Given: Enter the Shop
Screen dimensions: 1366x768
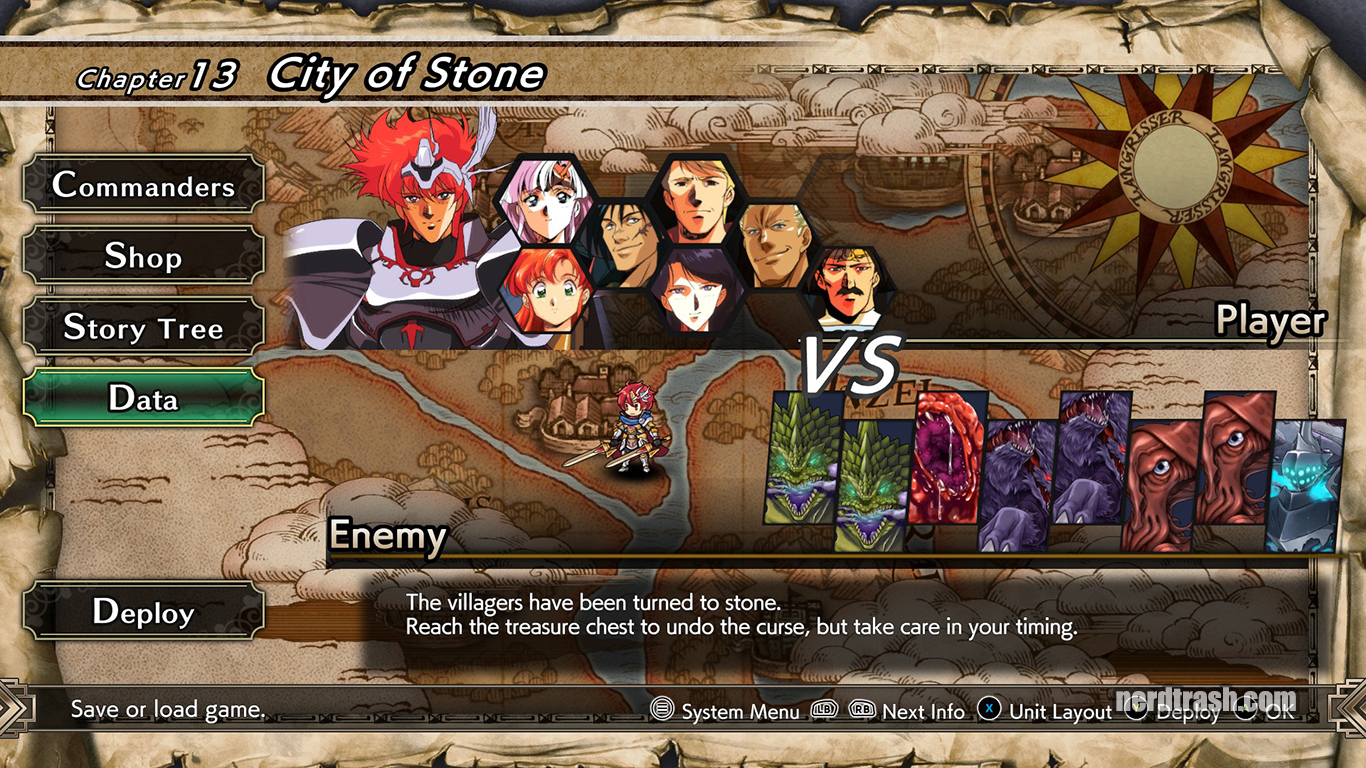Looking at the screenshot, I should [x=143, y=257].
